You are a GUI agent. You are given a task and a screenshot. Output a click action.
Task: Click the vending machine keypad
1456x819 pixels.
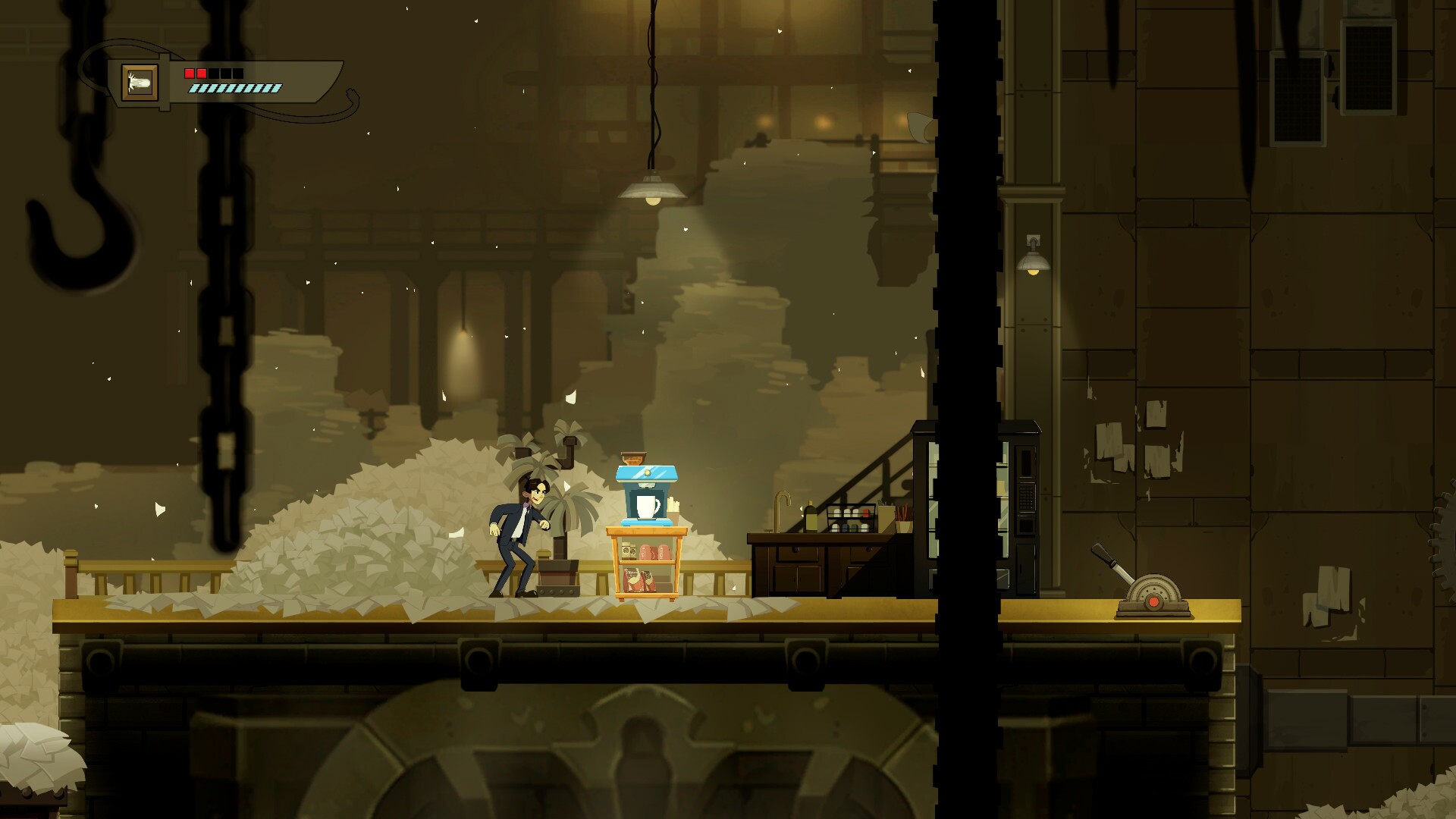[1026, 497]
